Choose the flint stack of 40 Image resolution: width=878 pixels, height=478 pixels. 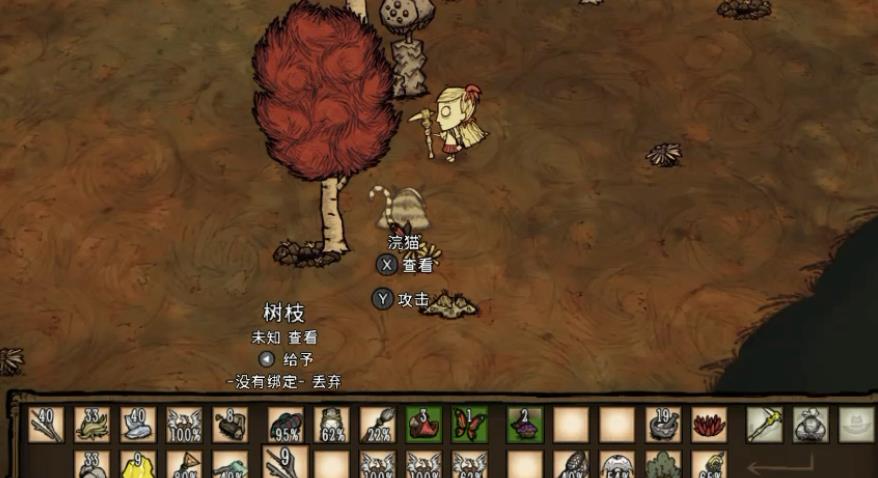(x=138, y=424)
